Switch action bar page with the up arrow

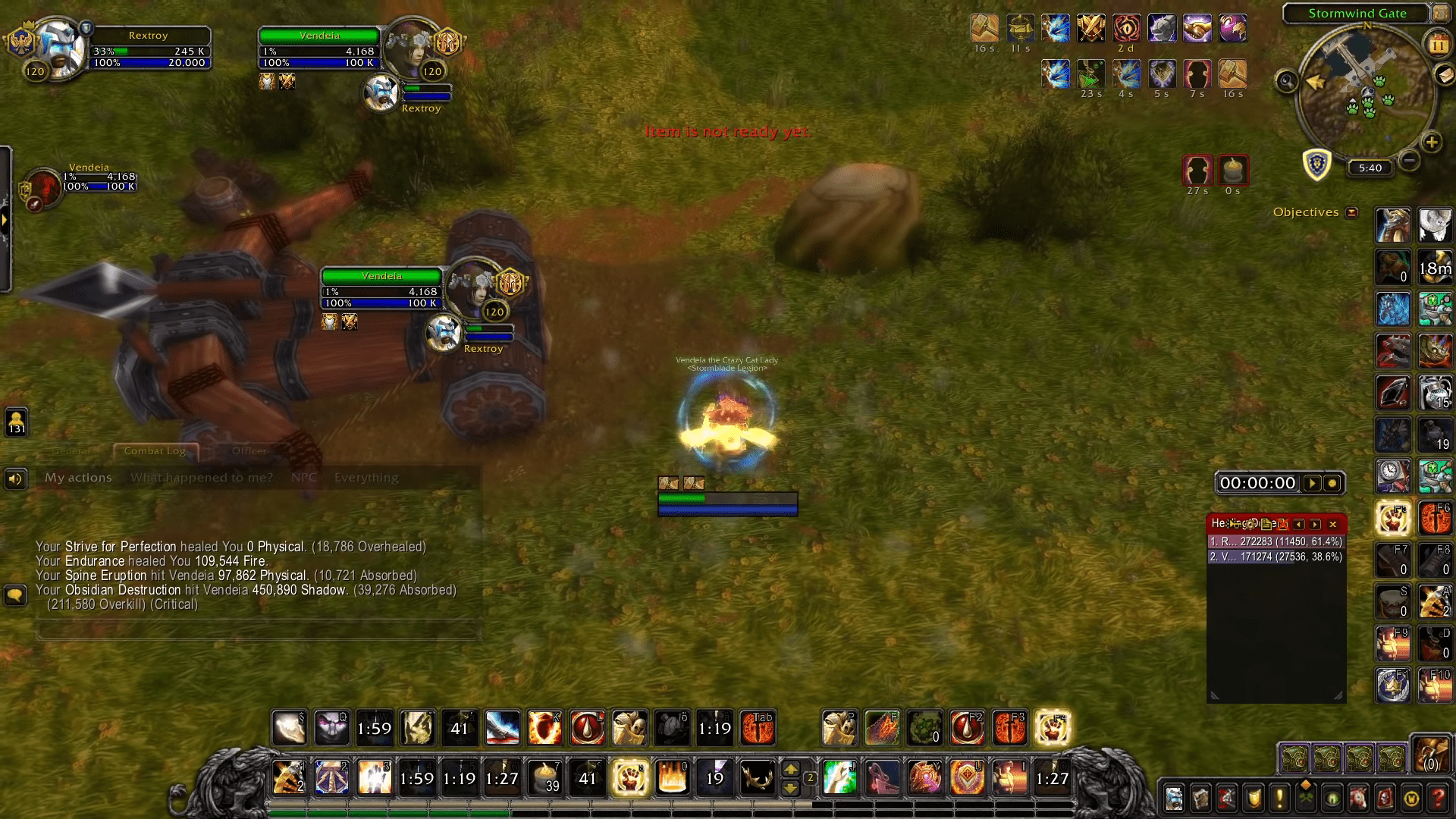pos(790,769)
